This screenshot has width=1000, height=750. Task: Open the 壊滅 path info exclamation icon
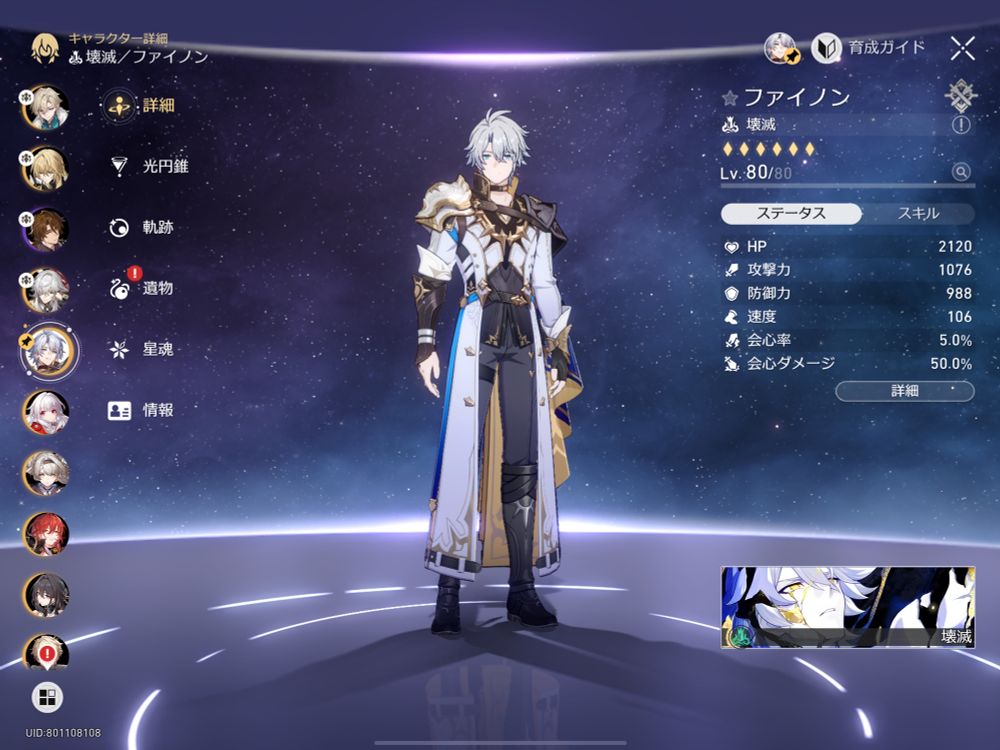tap(961, 125)
